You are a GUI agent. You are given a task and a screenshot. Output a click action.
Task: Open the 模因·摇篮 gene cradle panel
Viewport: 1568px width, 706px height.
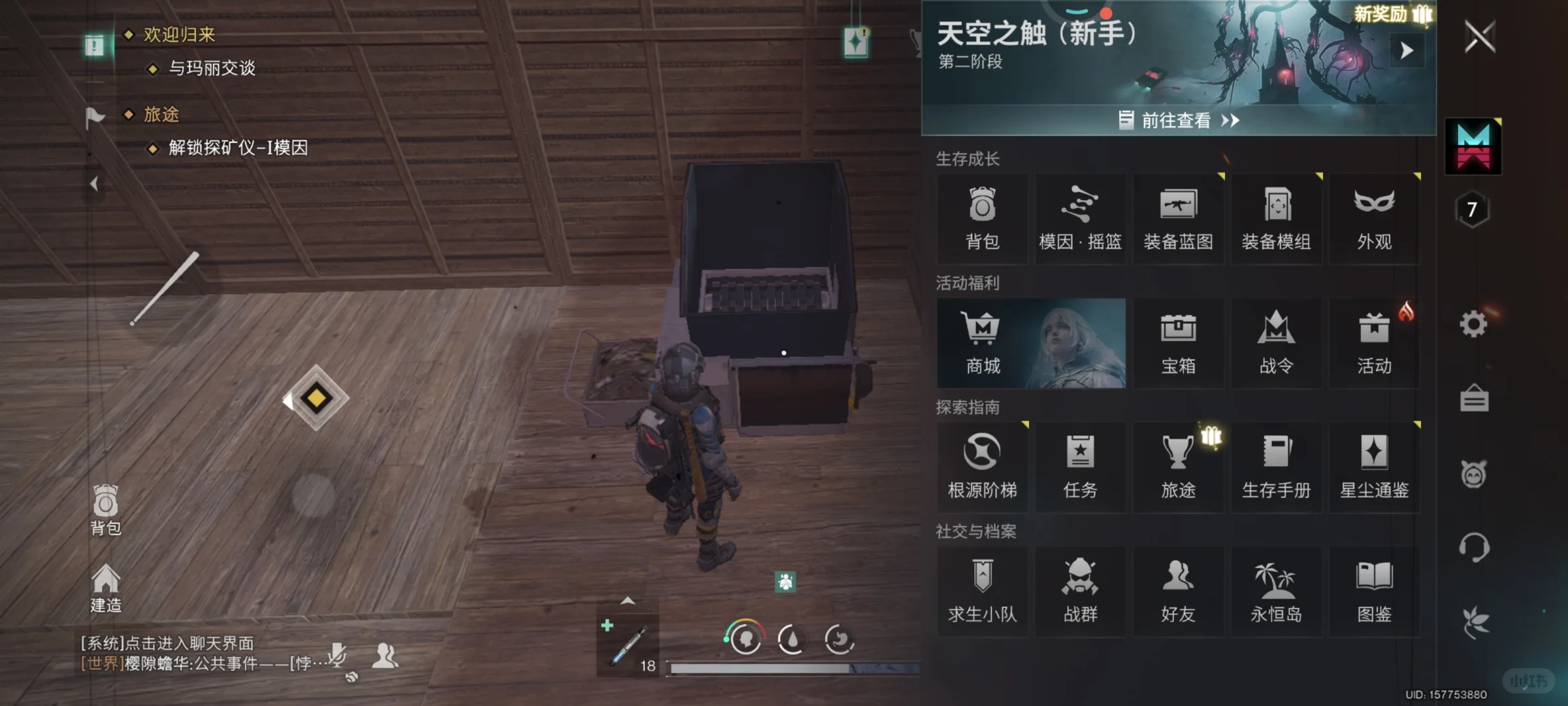pos(1080,216)
